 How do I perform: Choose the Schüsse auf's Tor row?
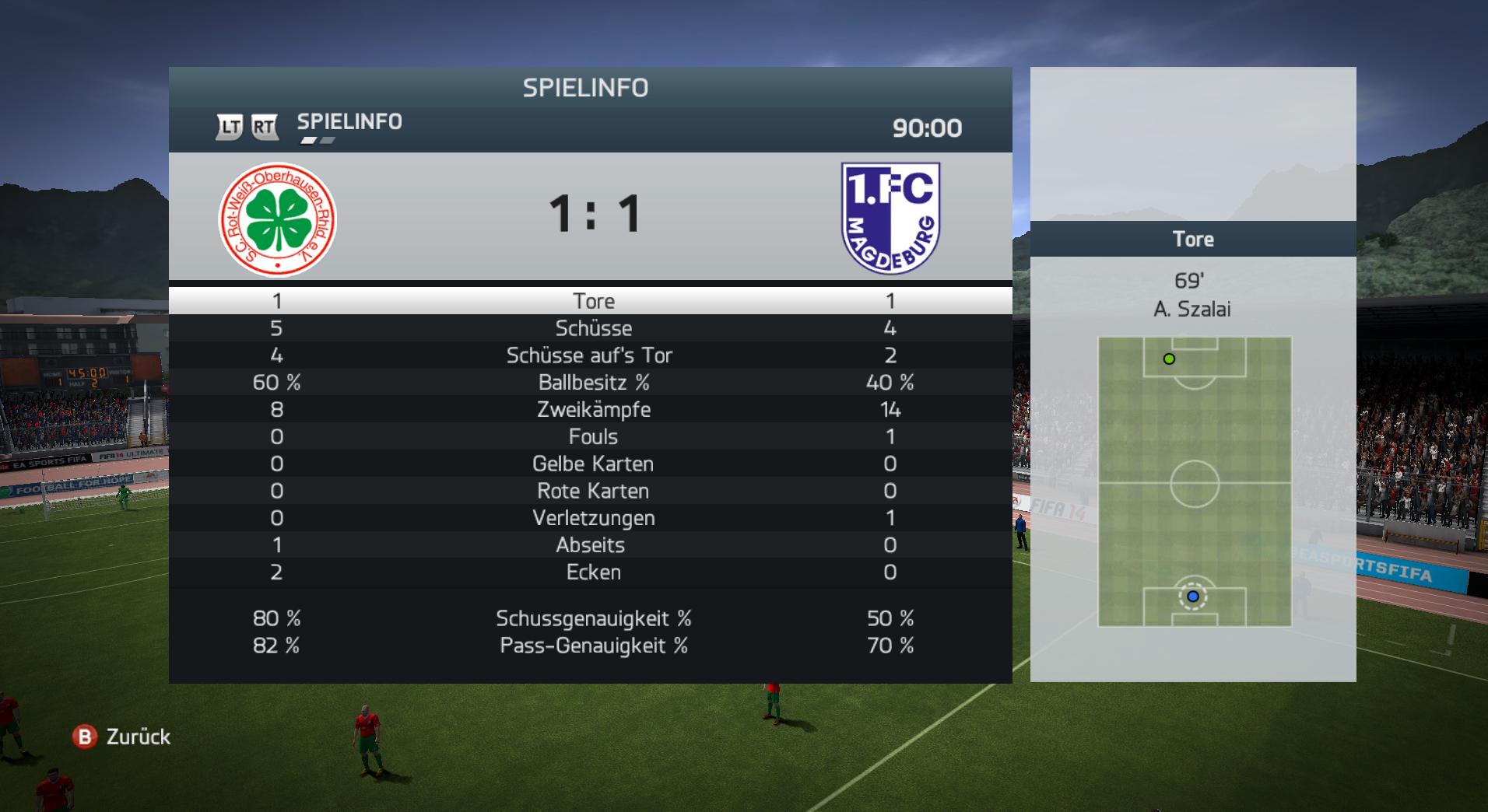589,355
